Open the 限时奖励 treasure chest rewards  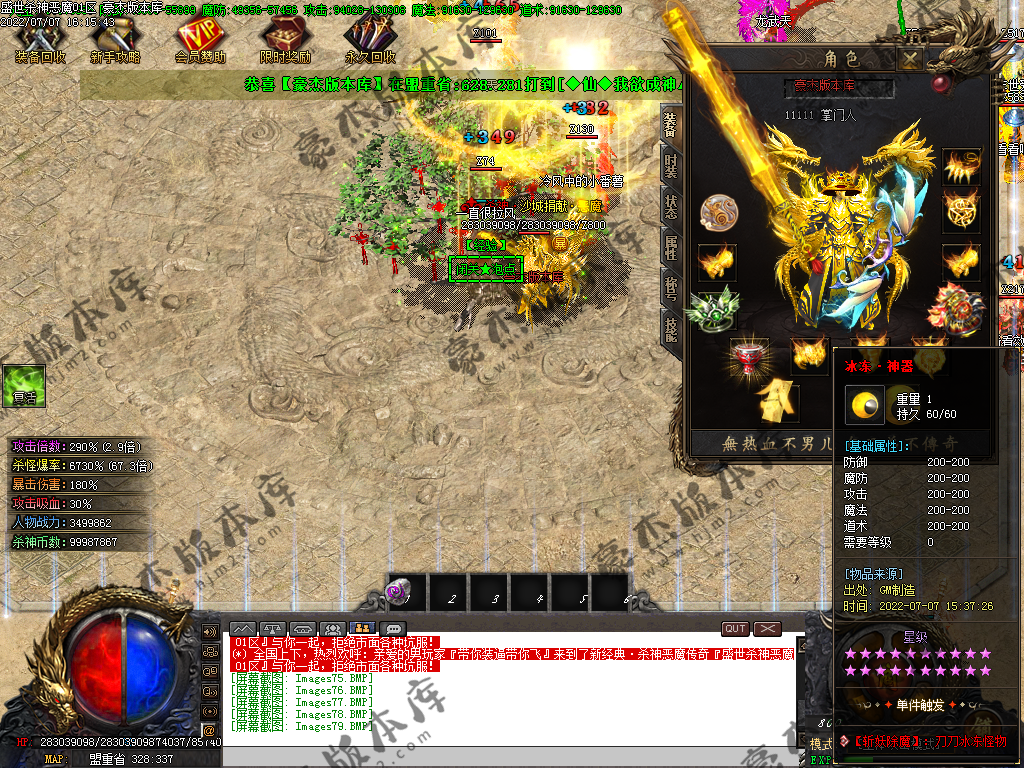pos(285,40)
